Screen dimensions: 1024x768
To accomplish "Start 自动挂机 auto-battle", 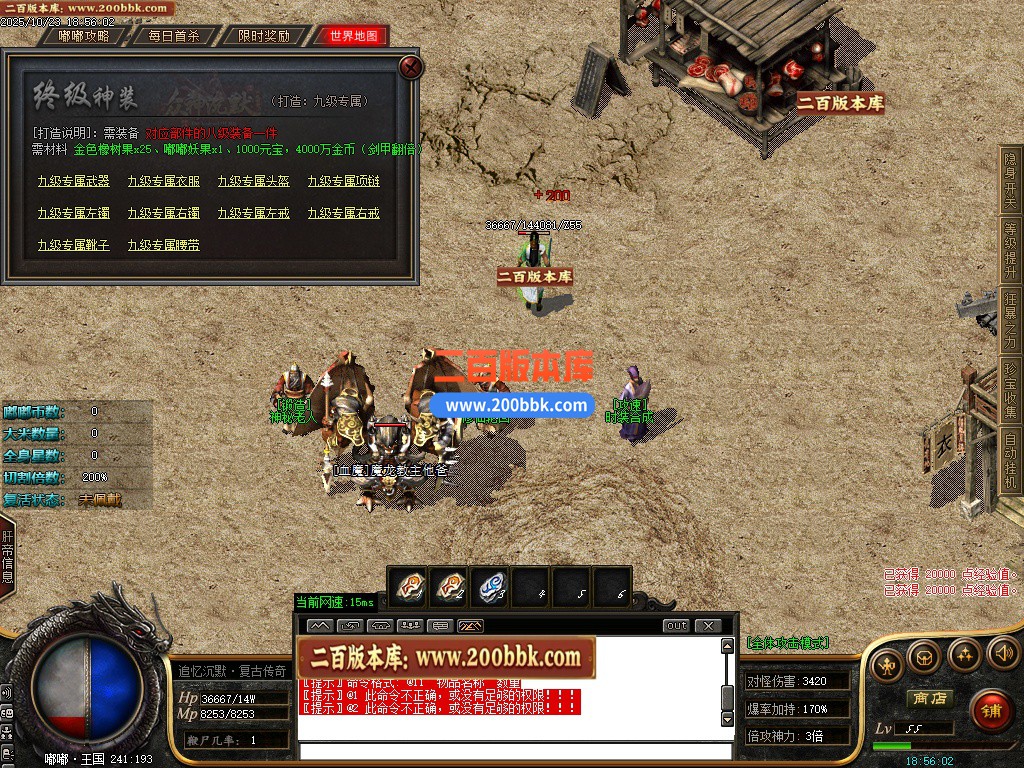I will pos(1010,461).
